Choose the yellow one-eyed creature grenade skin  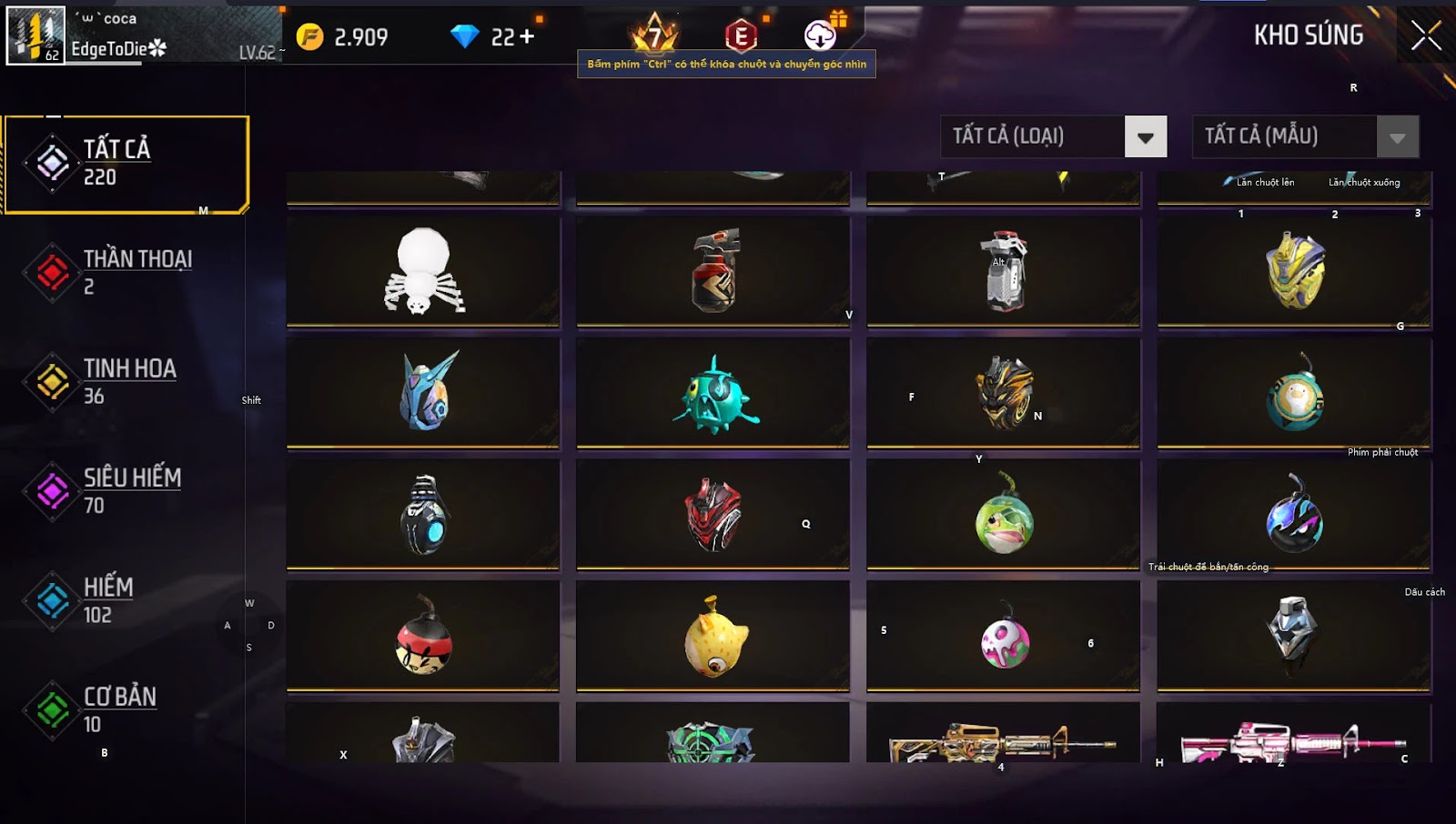[x=714, y=638]
